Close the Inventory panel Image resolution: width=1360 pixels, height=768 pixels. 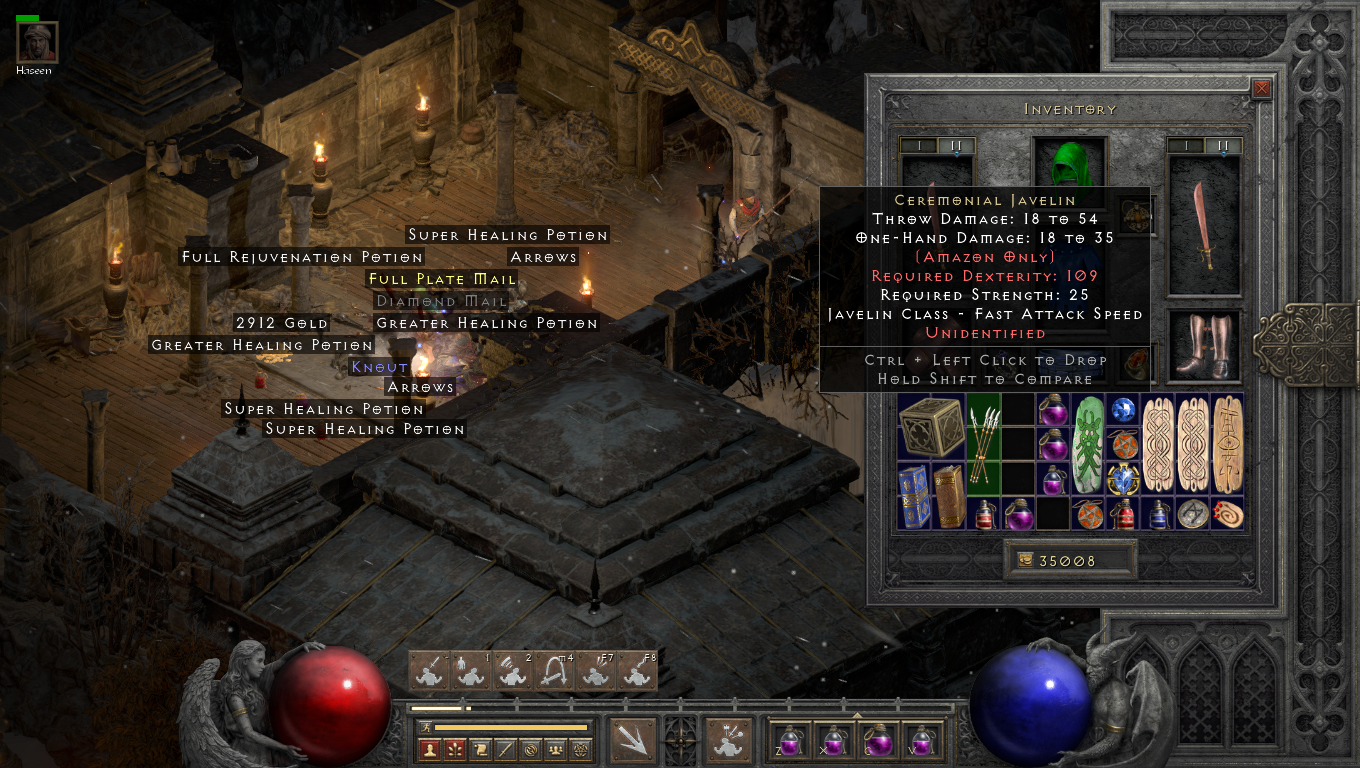coord(1262,88)
